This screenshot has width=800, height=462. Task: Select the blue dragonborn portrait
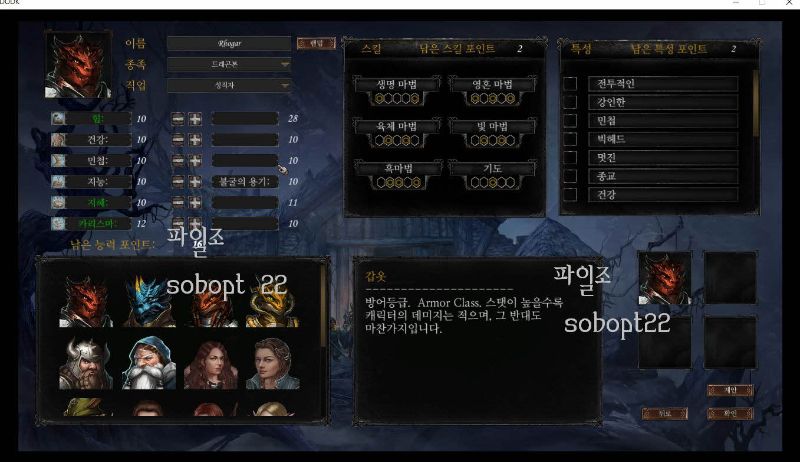(149, 299)
